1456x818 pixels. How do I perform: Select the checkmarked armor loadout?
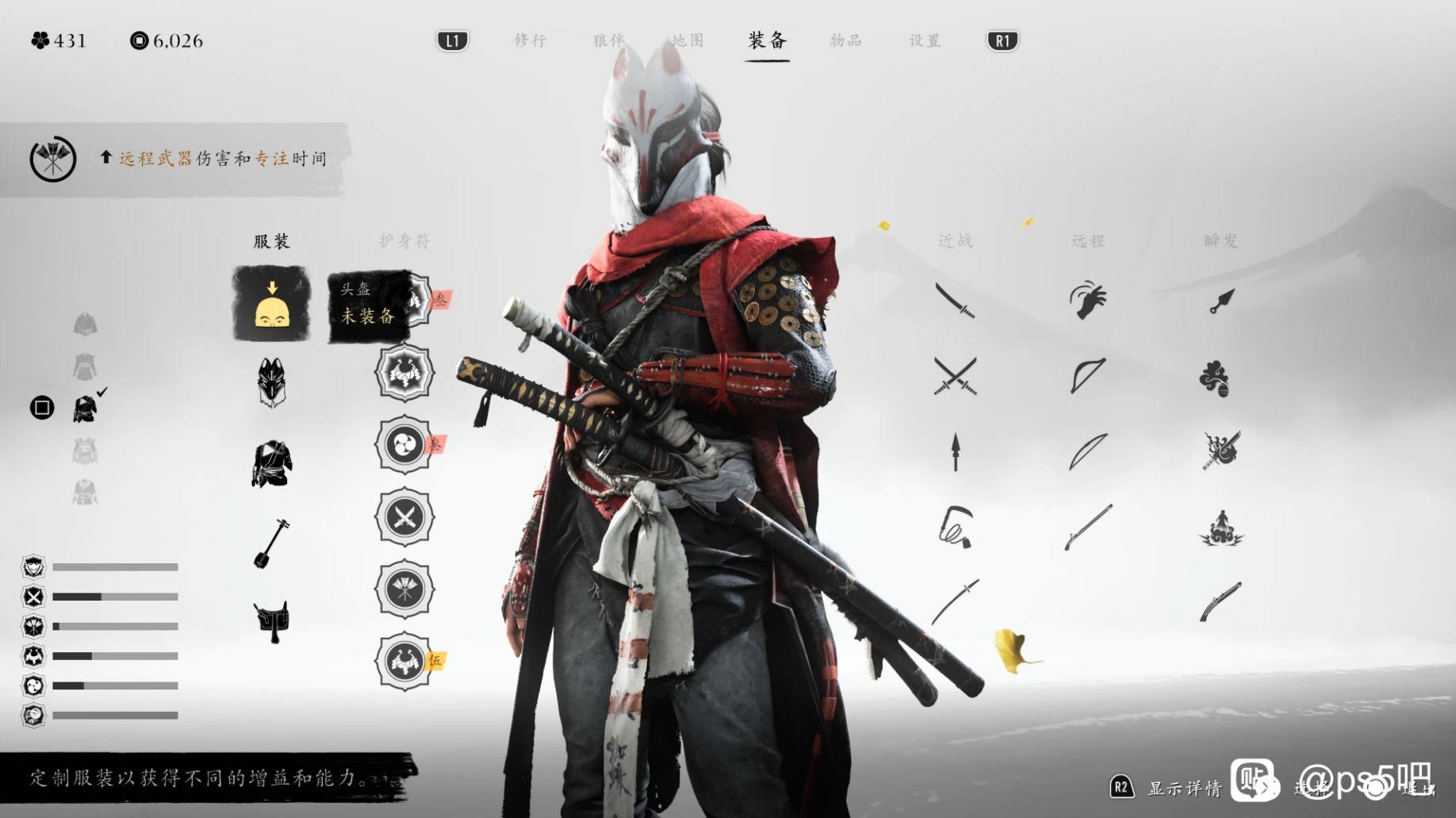click(x=86, y=408)
